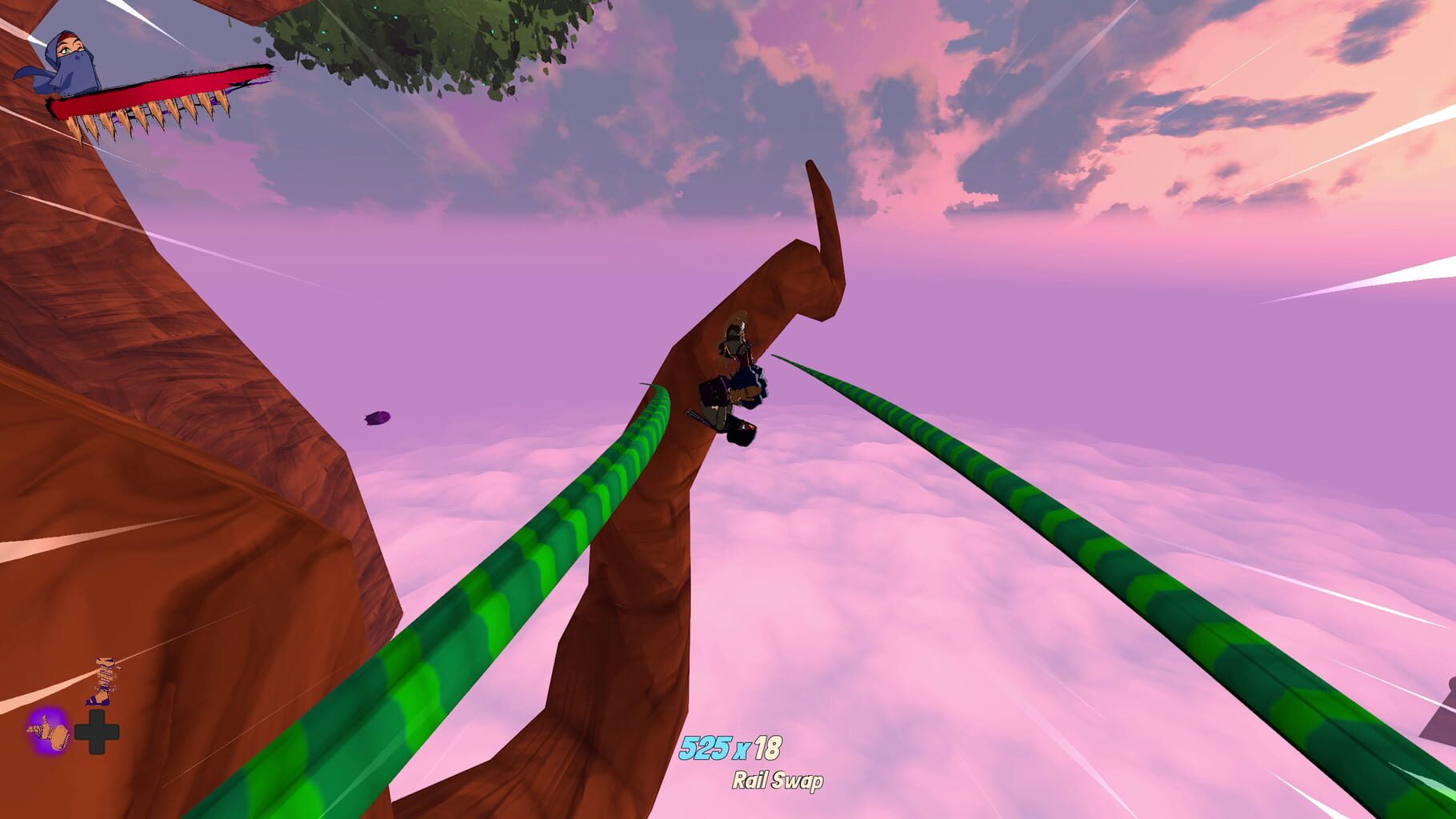Click the distant purple blimp
Viewport: 1456px width, 819px height.
click(x=375, y=418)
